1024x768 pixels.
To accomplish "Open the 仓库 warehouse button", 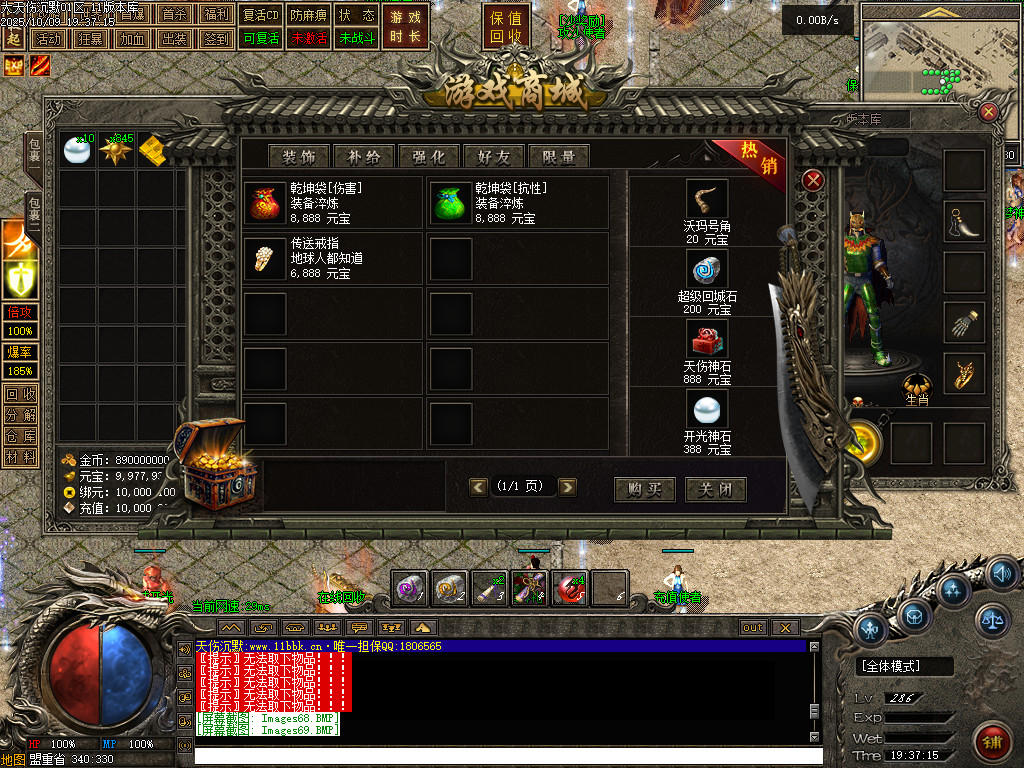I will (x=20, y=436).
